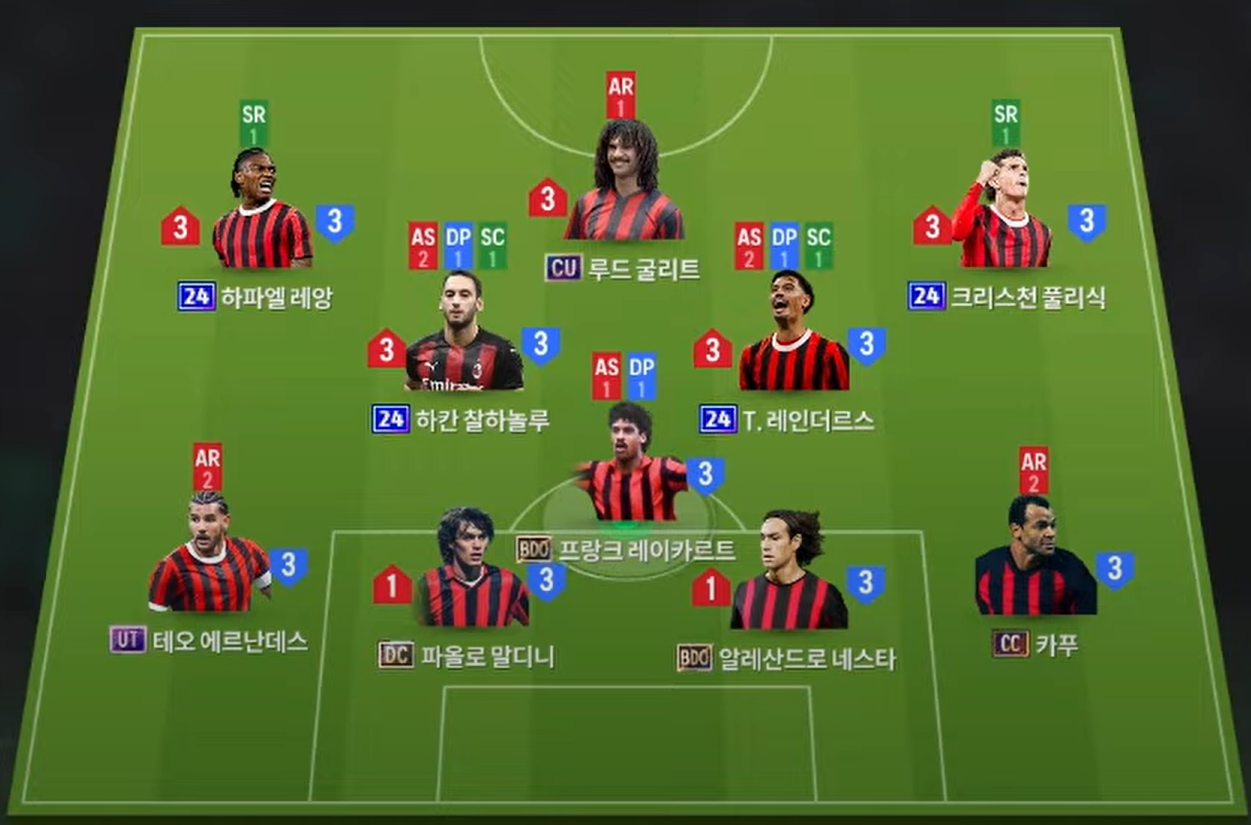Select Rafael Leão (하파엘 레앙) on the left wing
This screenshot has width=1251, height=825.
[x=260, y=215]
